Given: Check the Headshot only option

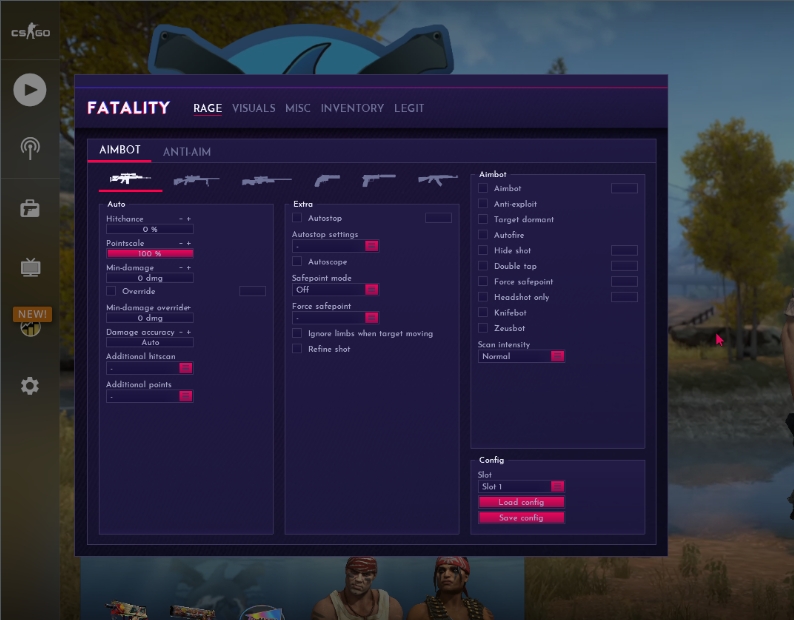Looking at the screenshot, I should [x=483, y=297].
